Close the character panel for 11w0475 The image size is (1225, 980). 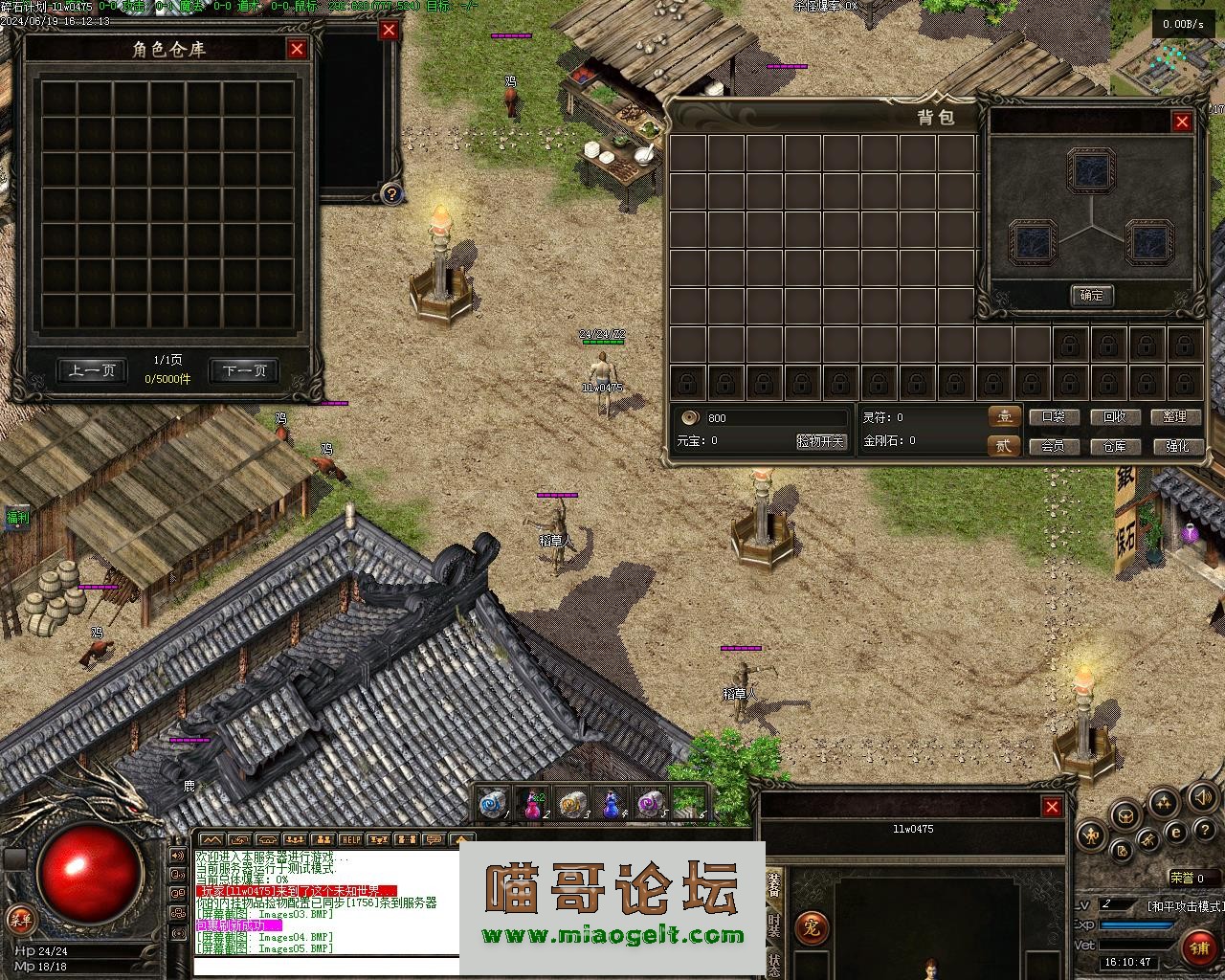pos(1052,807)
